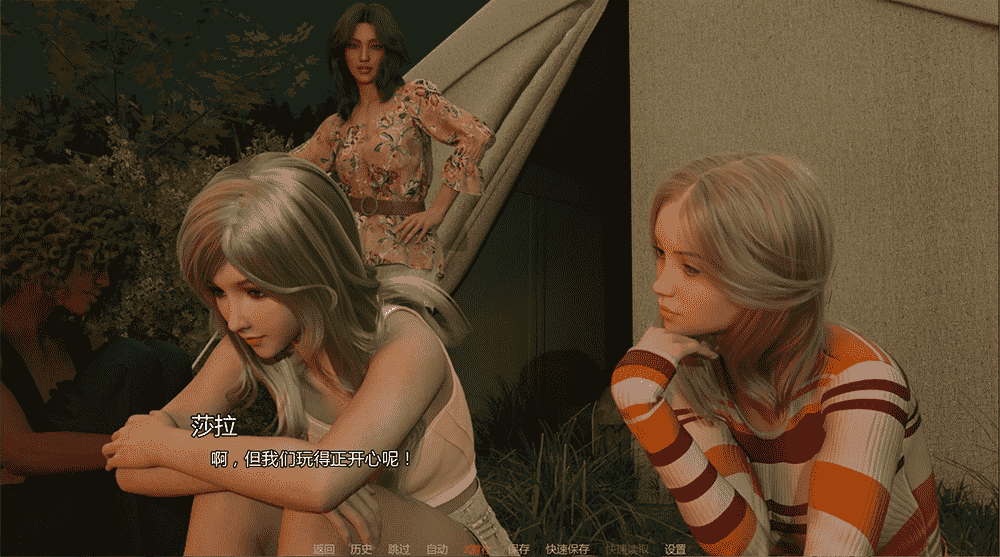The height and width of the screenshot is (557, 1000).
Task: Open the 保存 (Save) screen
Action: [x=518, y=549]
